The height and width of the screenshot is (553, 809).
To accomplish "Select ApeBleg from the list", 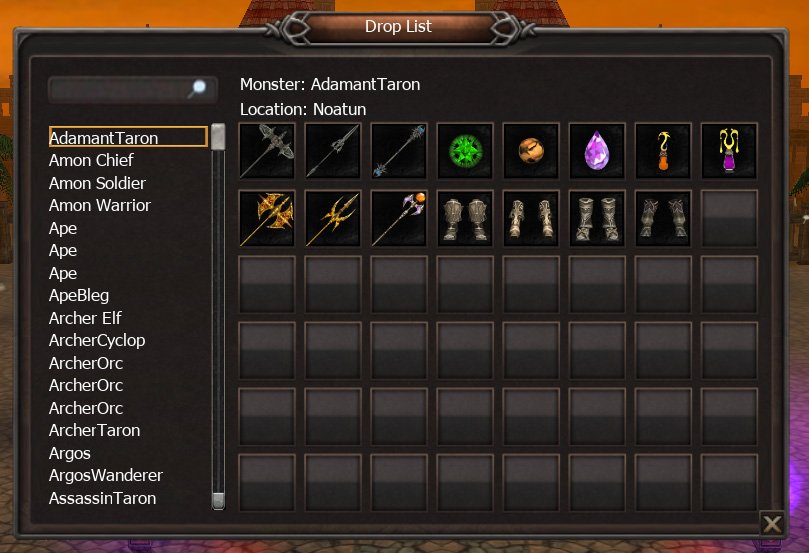I will click(79, 295).
